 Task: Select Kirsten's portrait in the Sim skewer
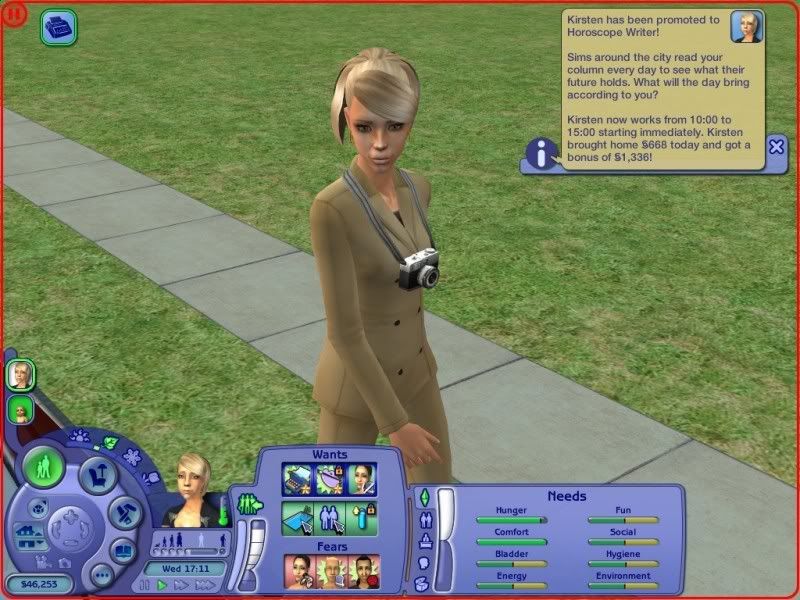pyautogui.click(x=19, y=376)
